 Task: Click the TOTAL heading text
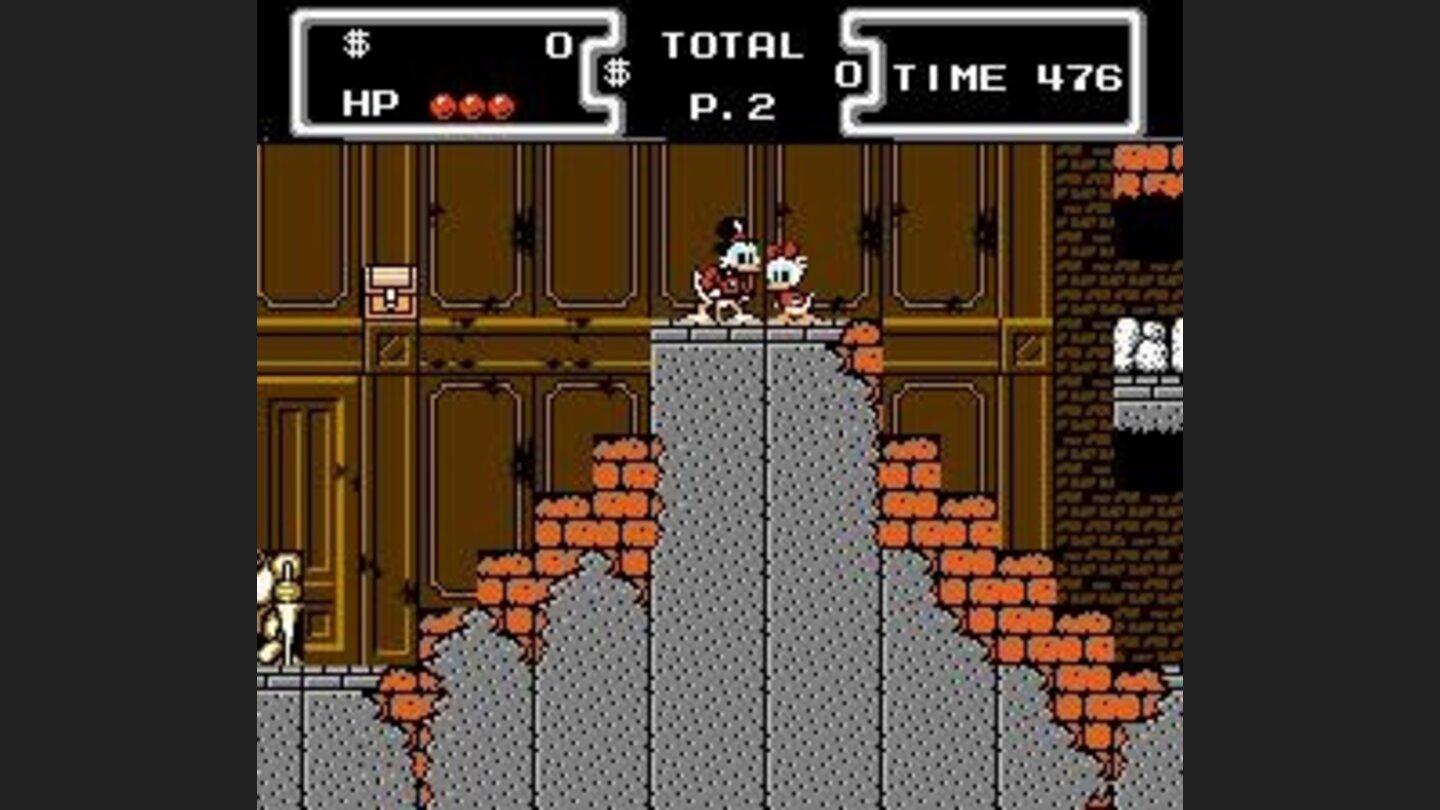coord(735,42)
